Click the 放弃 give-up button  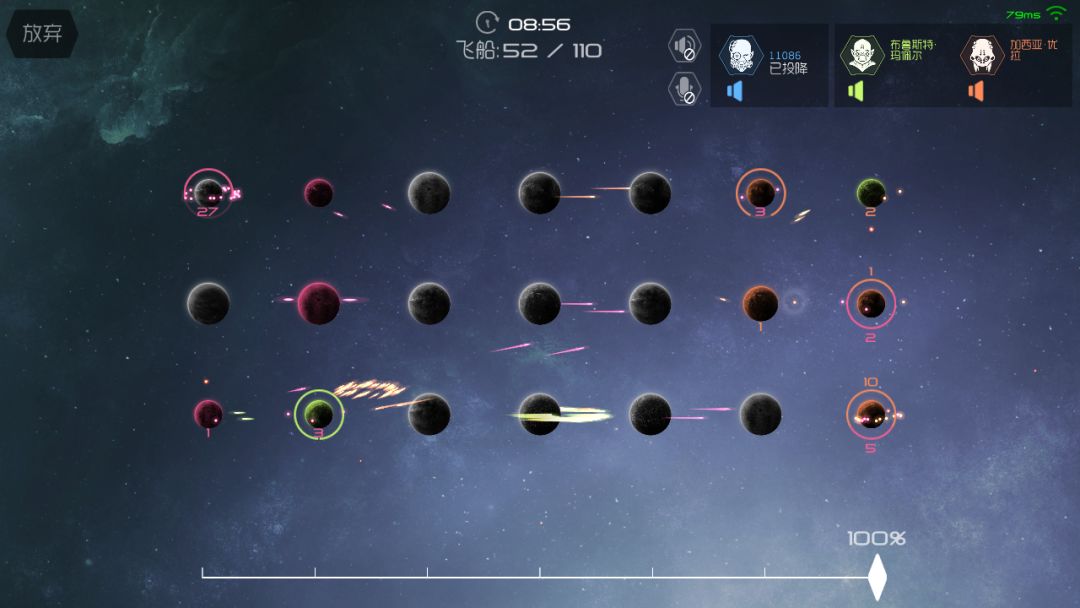pyautogui.click(x=42, y=33)
